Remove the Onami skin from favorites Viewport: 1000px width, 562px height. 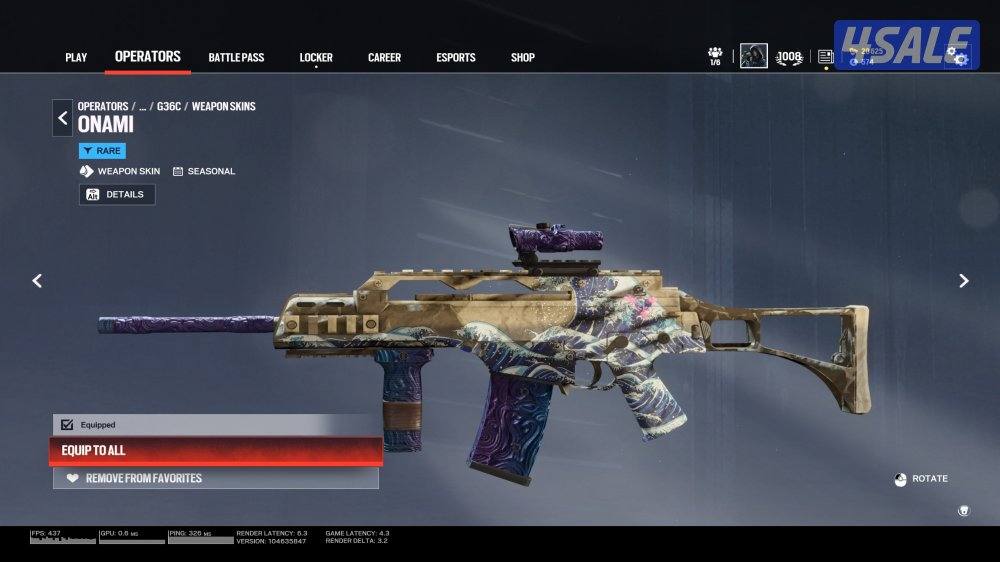[x=216, y=478]
